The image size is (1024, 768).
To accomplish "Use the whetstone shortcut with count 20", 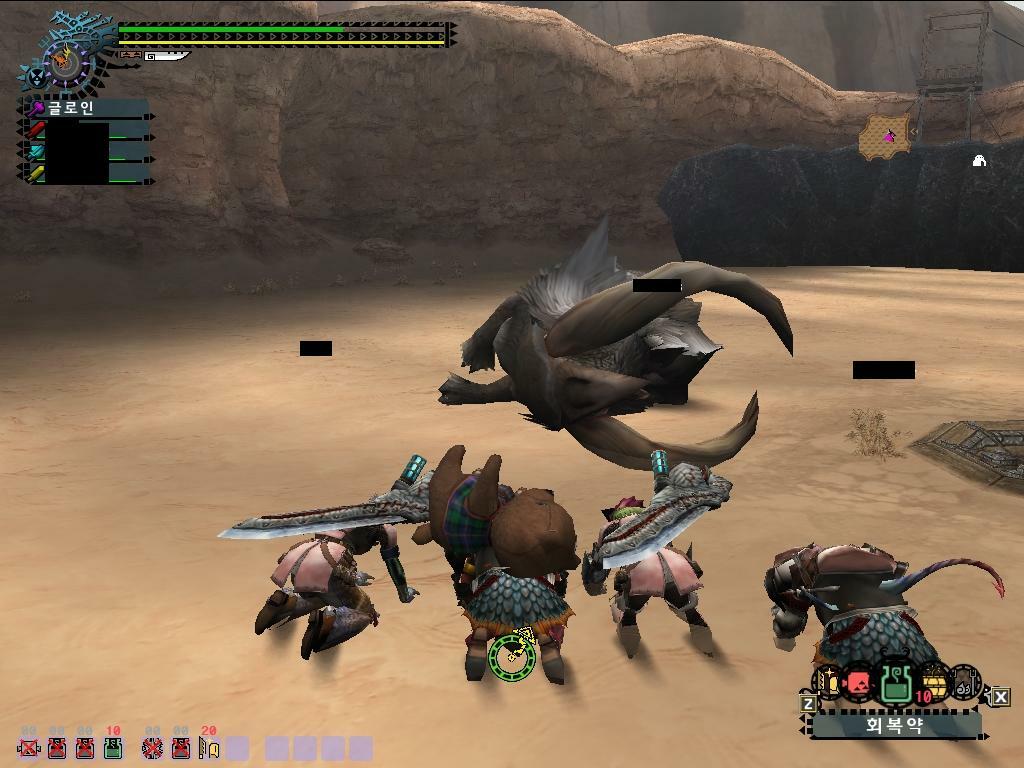I will click(x=208, y=746).
